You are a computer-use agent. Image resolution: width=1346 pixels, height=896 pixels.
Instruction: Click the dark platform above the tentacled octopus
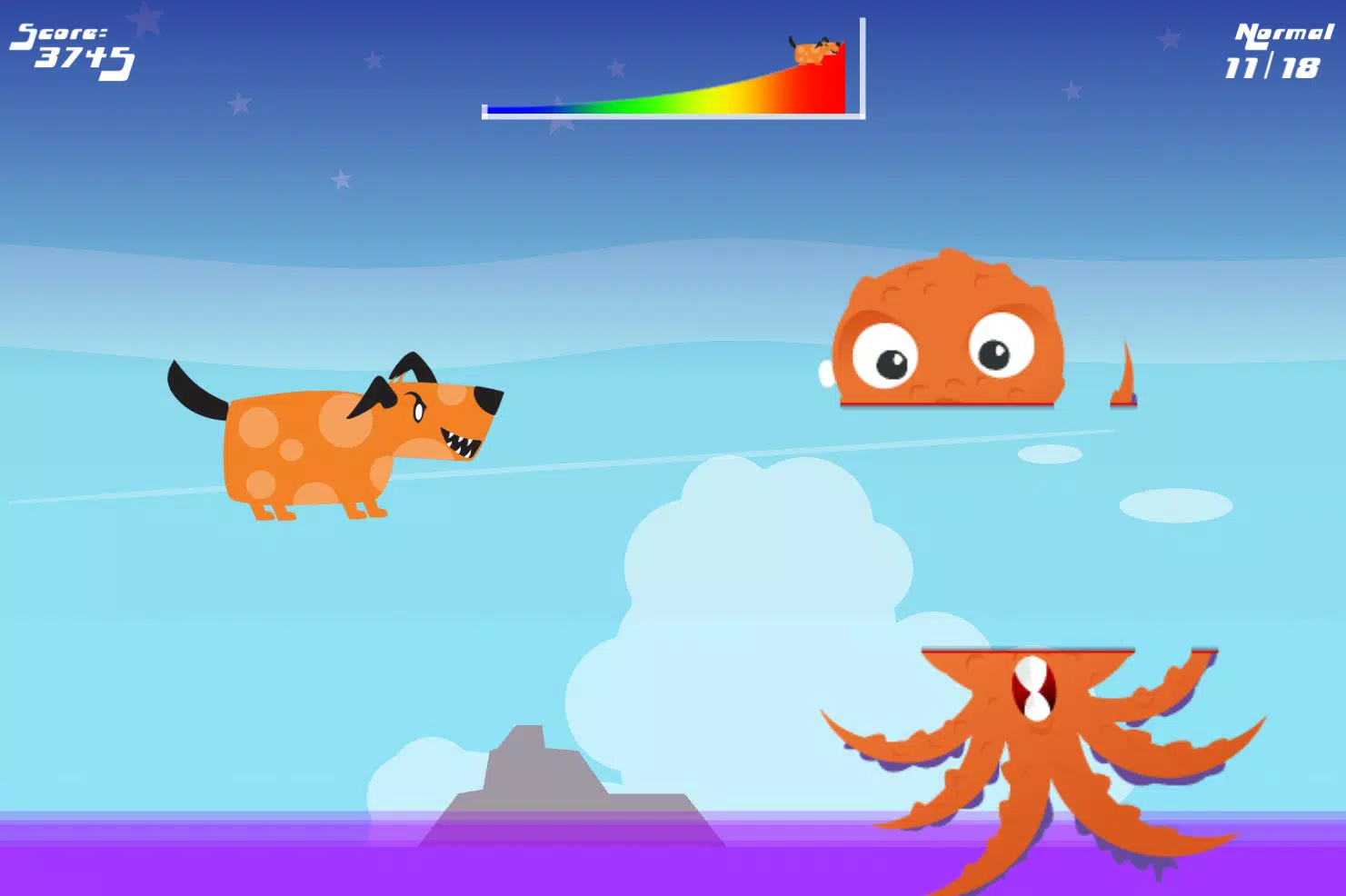click(x=1027, y=649)
